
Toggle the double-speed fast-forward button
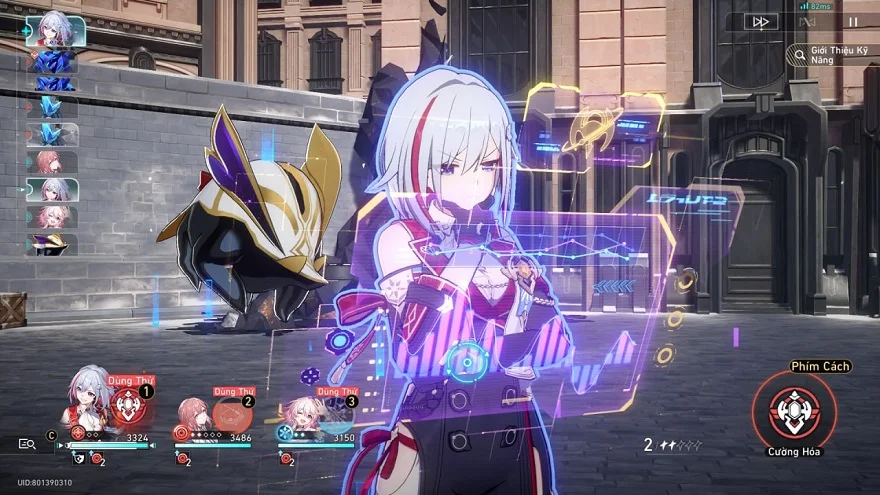click(x=761, y=21)
